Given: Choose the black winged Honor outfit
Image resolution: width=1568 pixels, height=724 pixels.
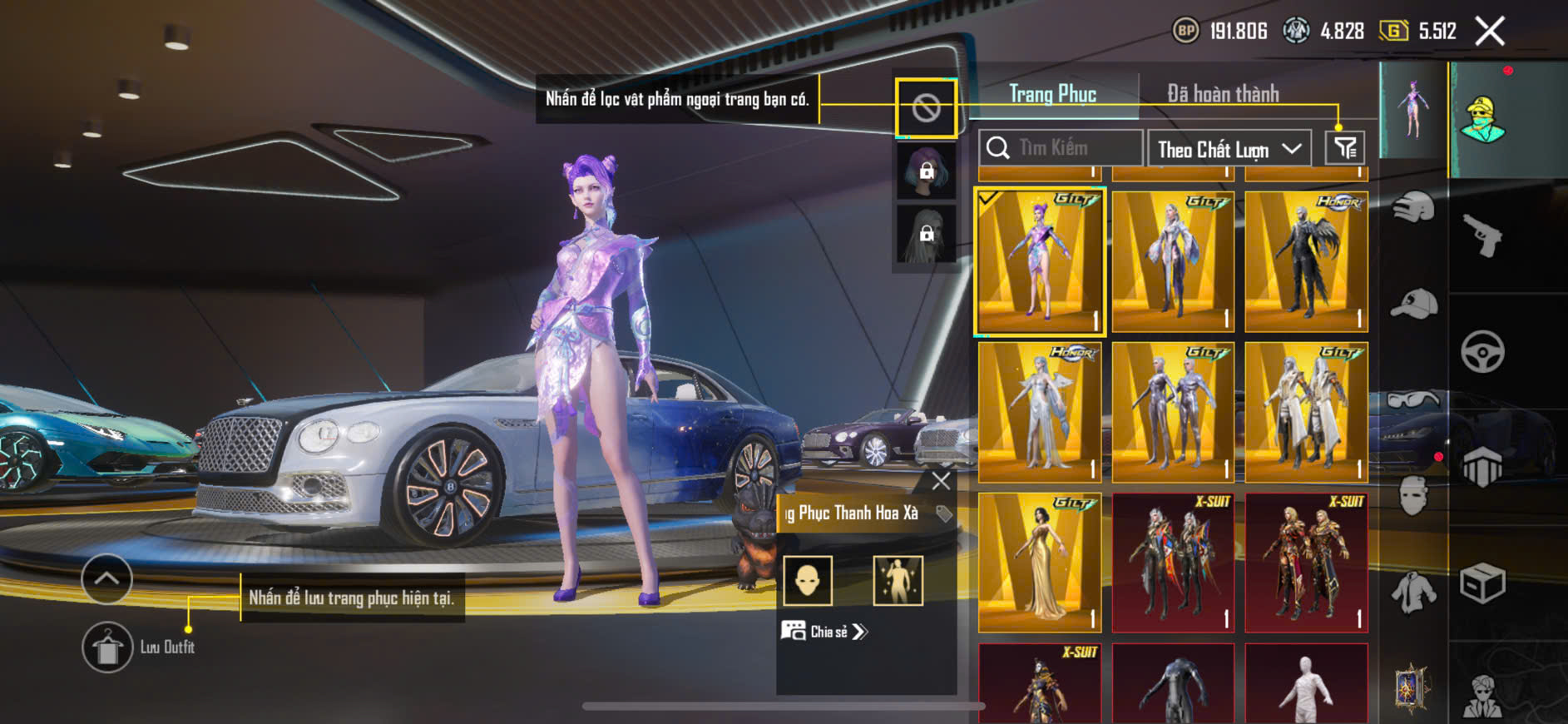Looking at the screenshot, I should [x=1306, y=261].
